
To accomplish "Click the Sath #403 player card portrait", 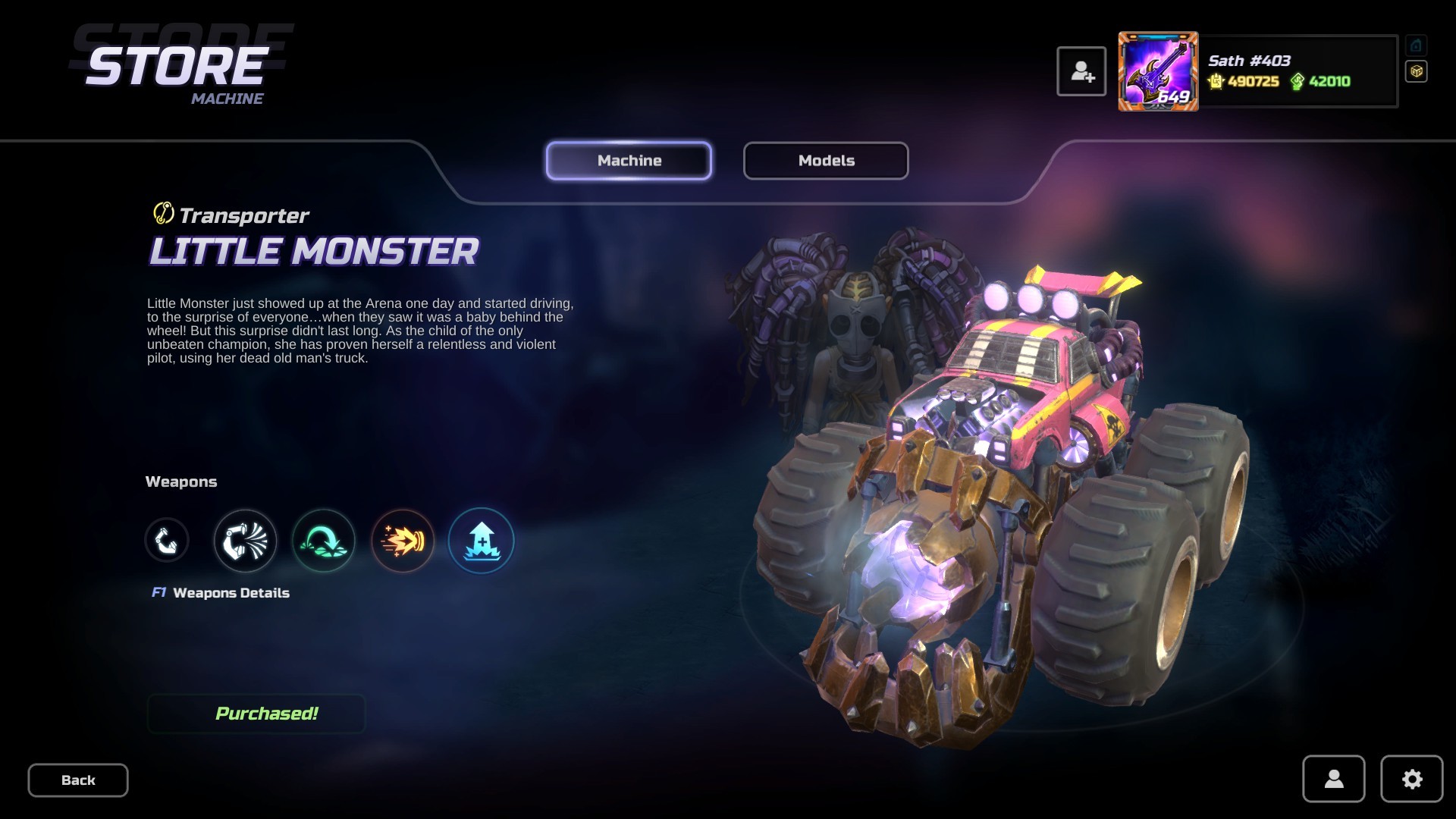I will point(1158,71).
